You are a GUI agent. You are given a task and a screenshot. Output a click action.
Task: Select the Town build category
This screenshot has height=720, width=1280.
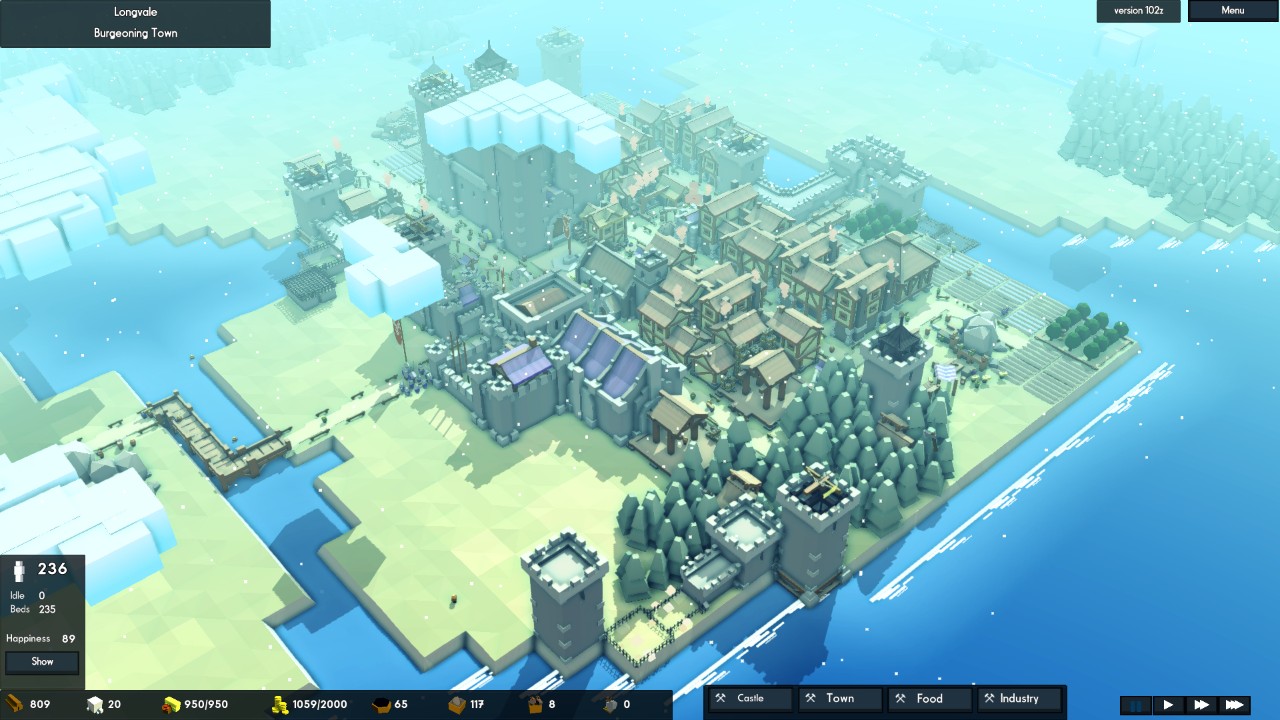pyautogui.click(x=839, y=699)
